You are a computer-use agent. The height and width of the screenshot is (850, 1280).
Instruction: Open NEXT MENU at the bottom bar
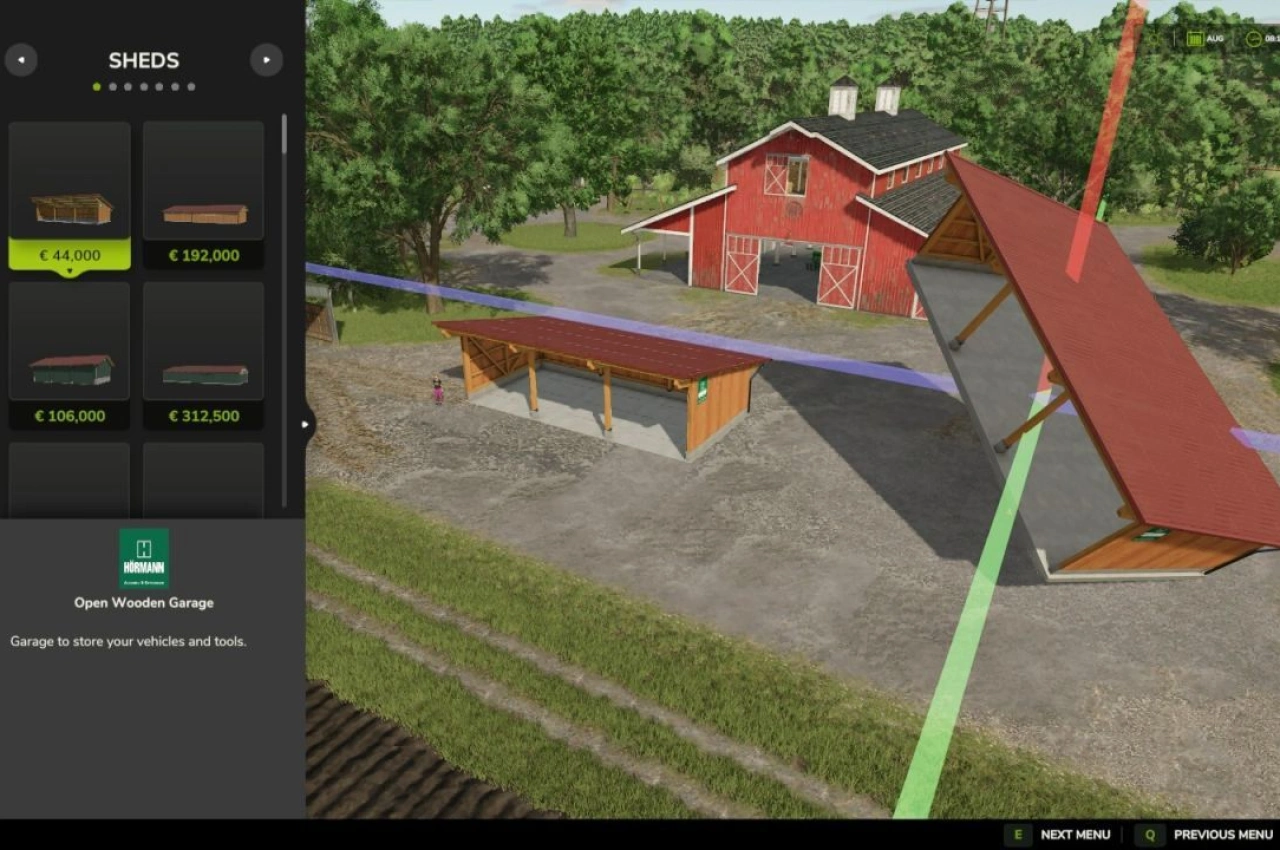pyautogui.click(x=1074, y=834)
